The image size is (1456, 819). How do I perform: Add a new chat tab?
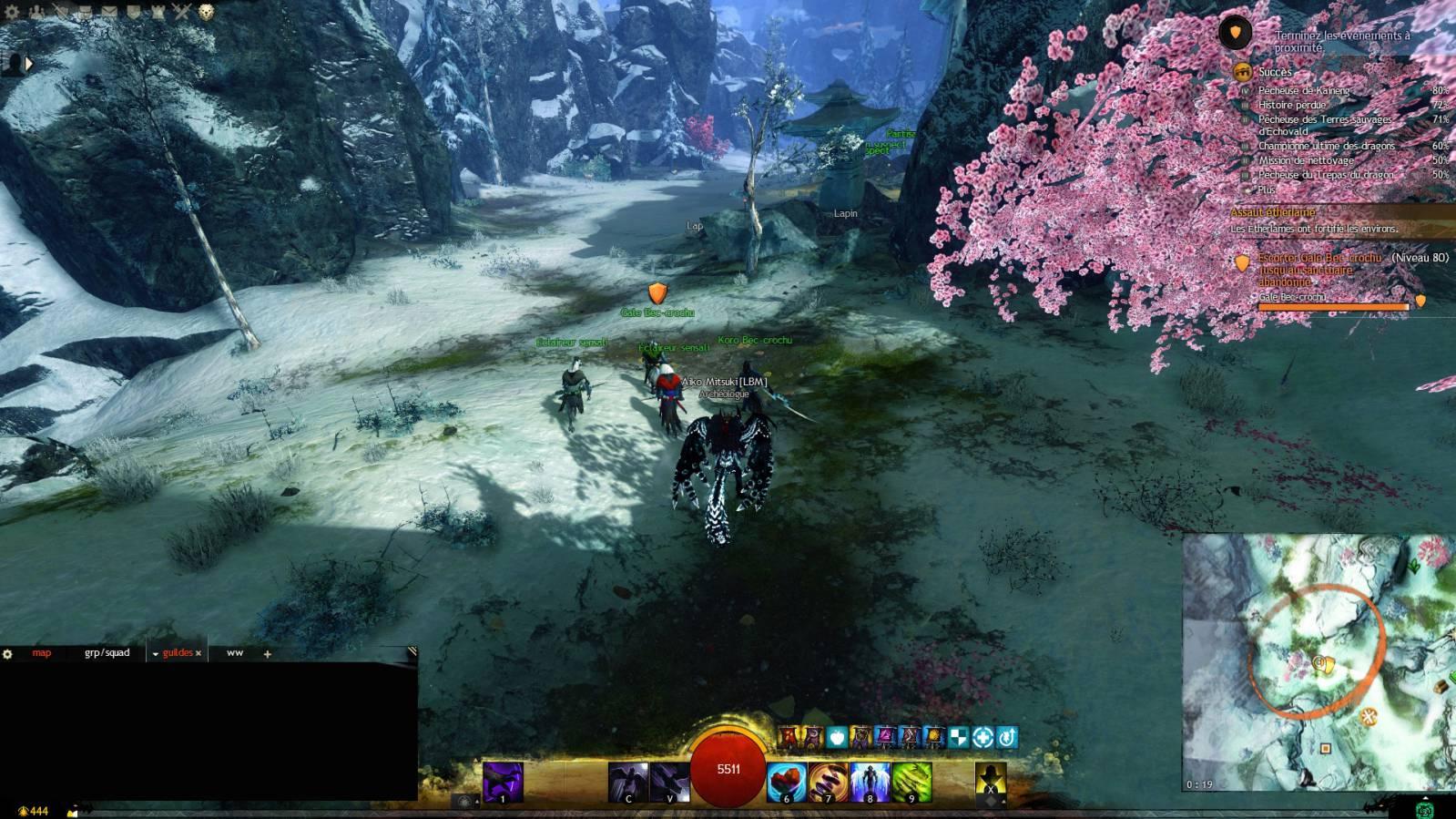click(x=267, y=654)
